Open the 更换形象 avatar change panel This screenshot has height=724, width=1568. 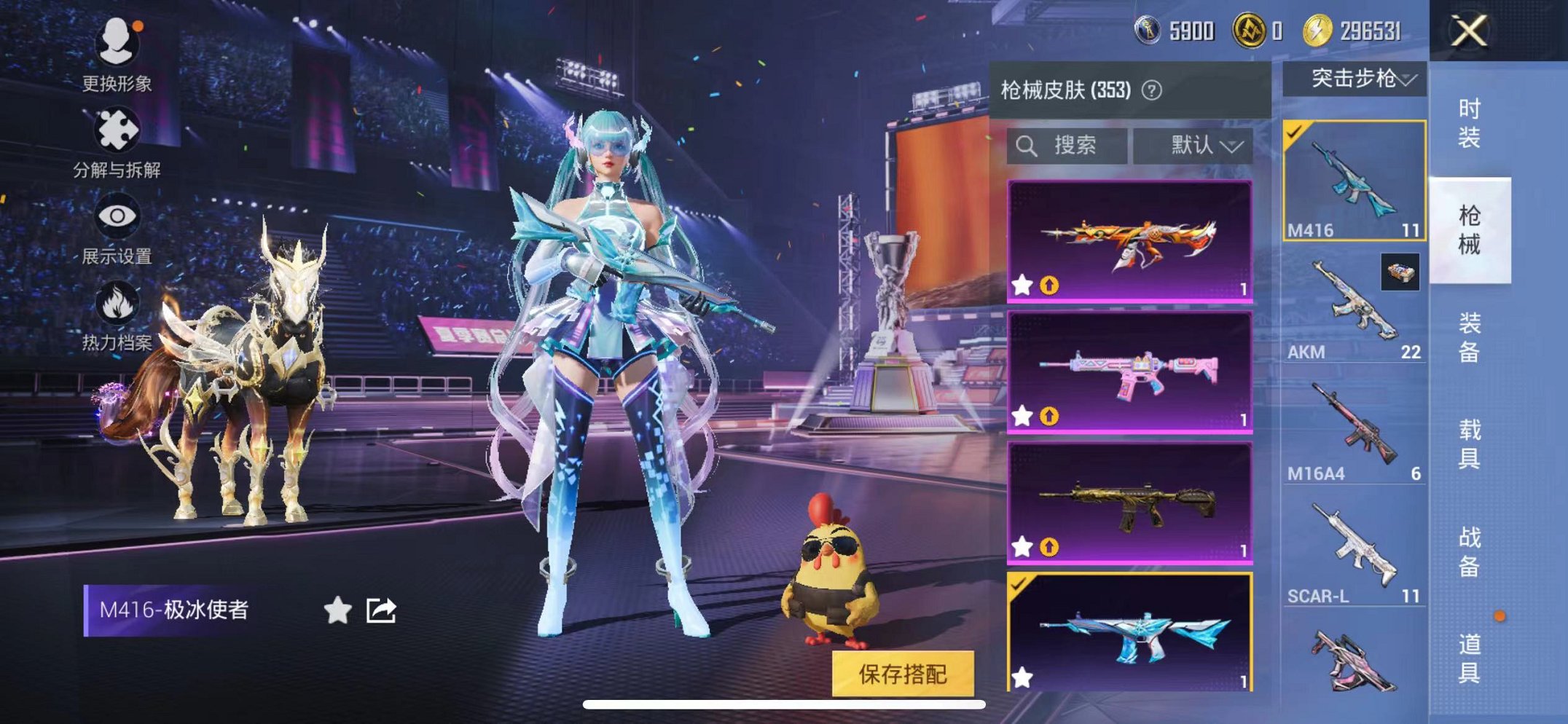coord(117,44)
